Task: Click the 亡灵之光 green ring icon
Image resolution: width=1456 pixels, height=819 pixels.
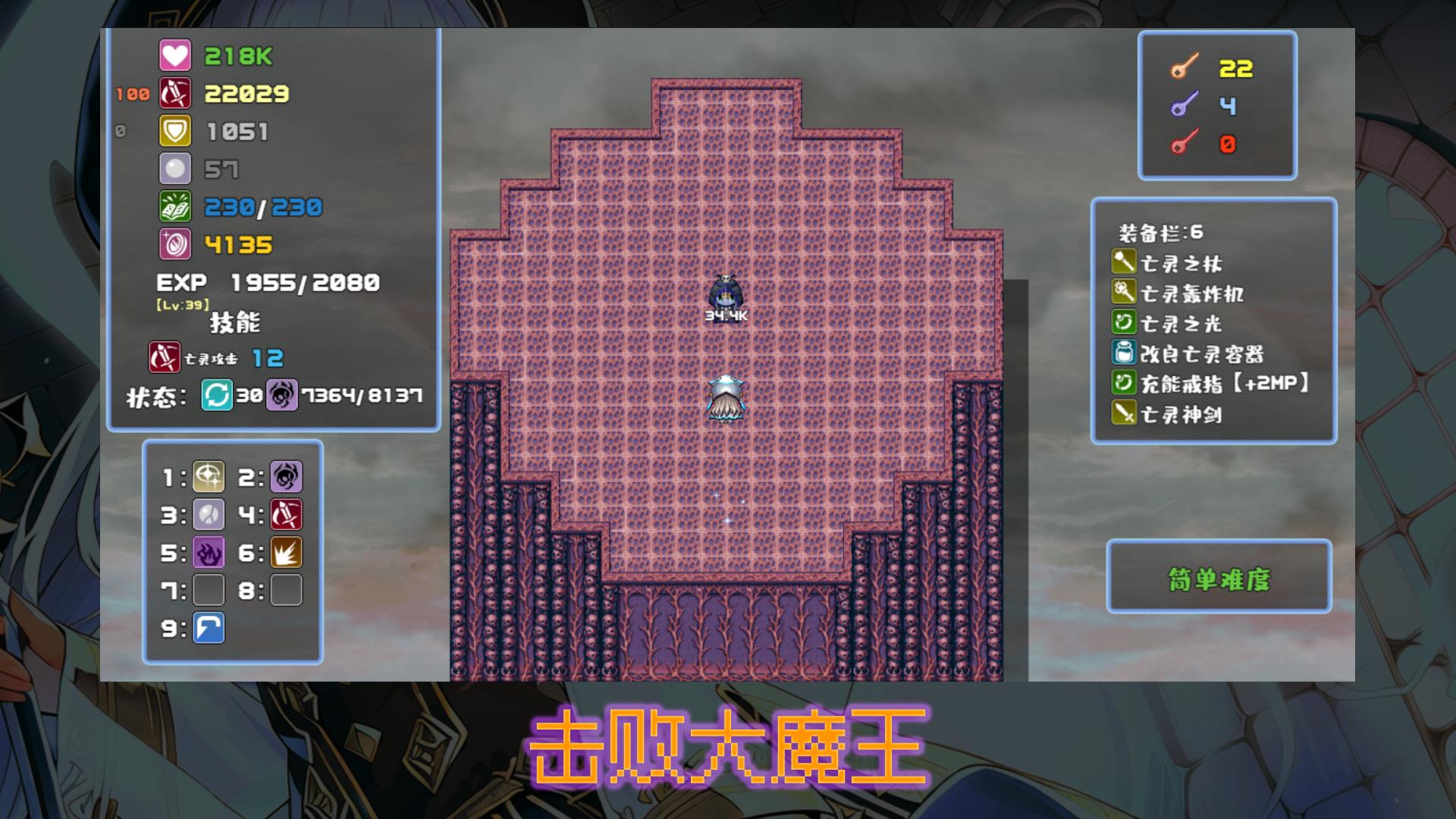Action: 1125,323
